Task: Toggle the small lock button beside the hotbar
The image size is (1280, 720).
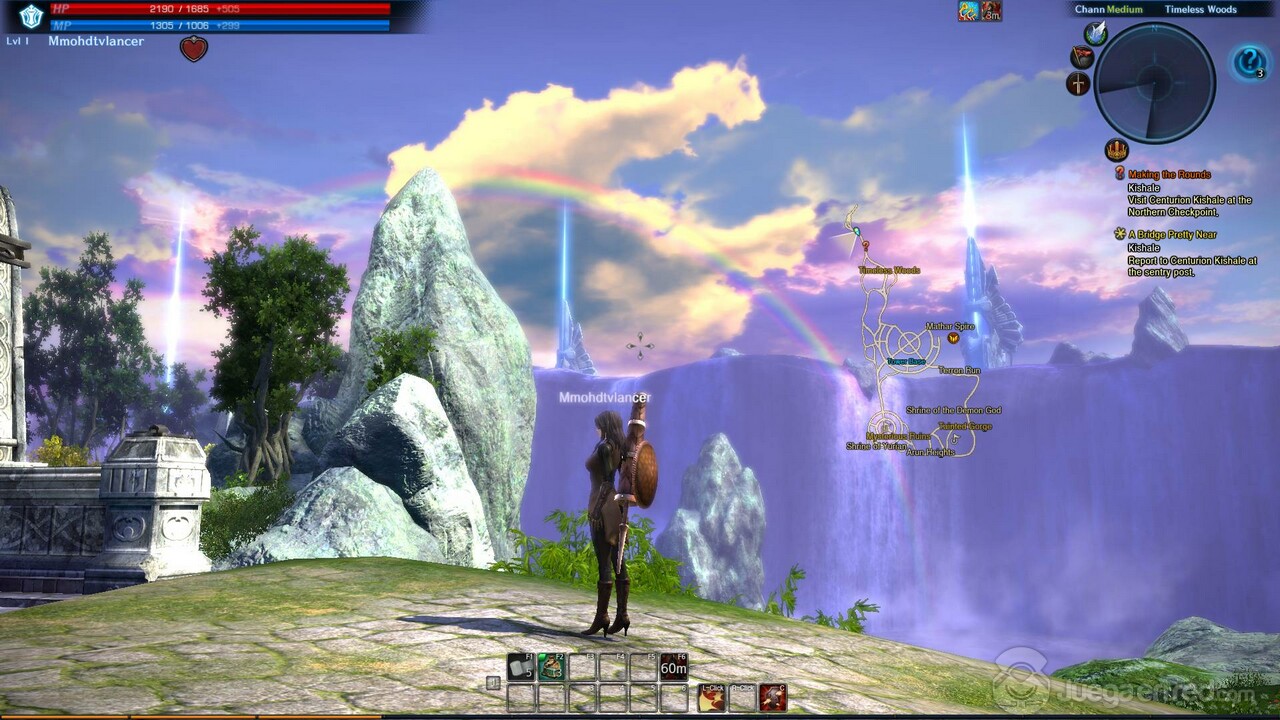Action: coord(493,683)
